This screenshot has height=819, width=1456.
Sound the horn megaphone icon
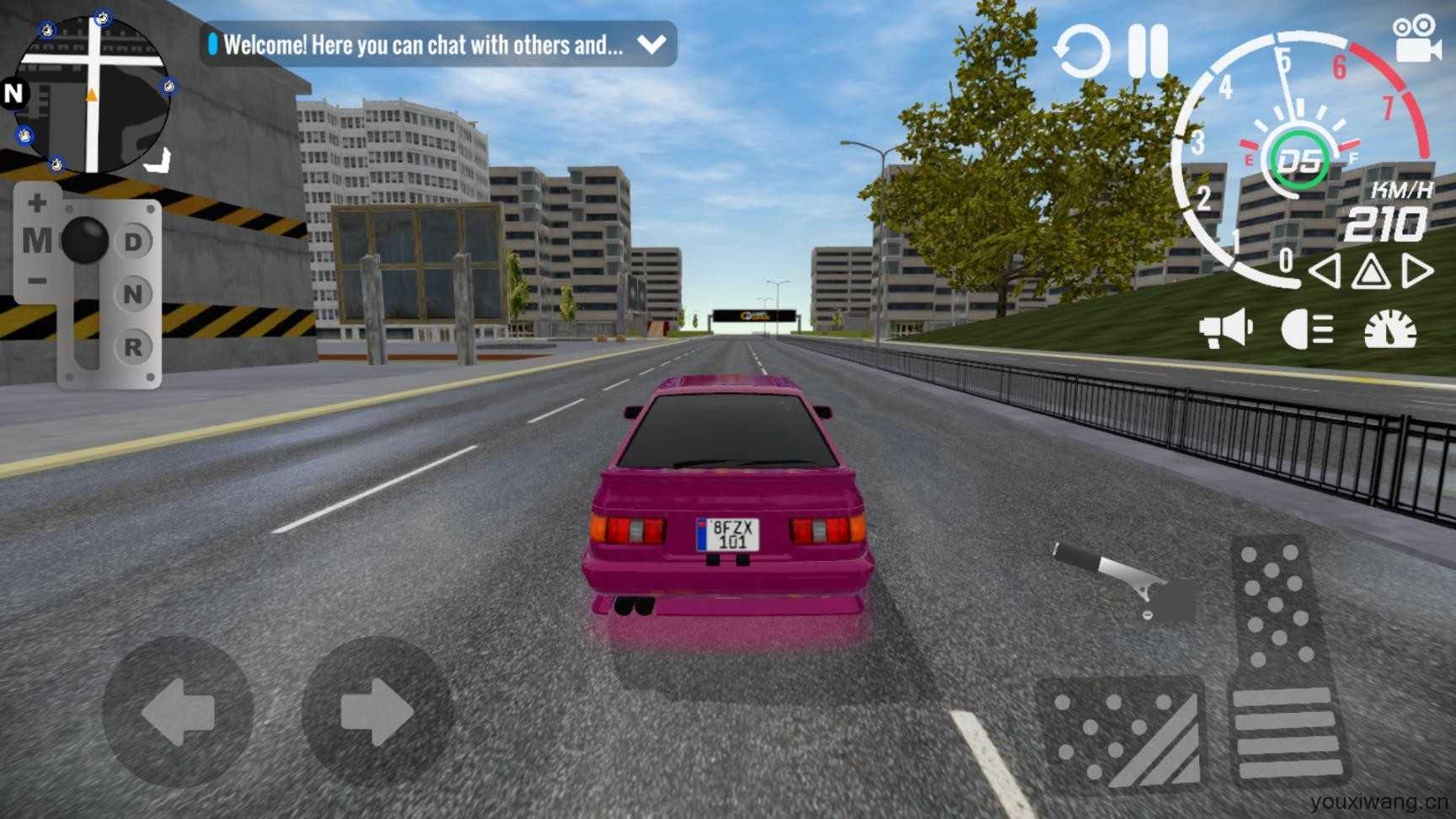(x=1226, y=329)
